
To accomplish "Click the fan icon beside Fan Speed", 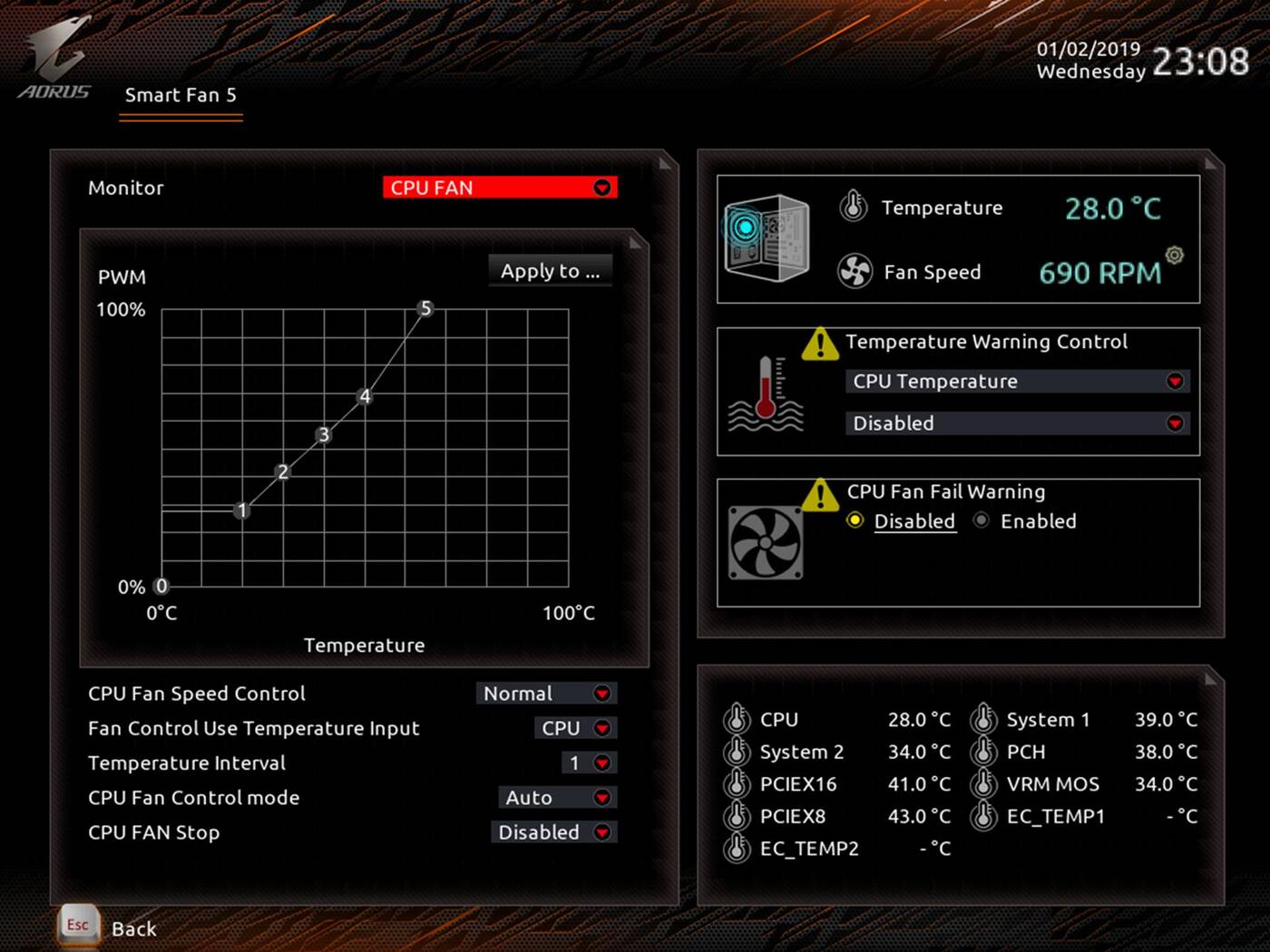I will [x=854, y=272].
